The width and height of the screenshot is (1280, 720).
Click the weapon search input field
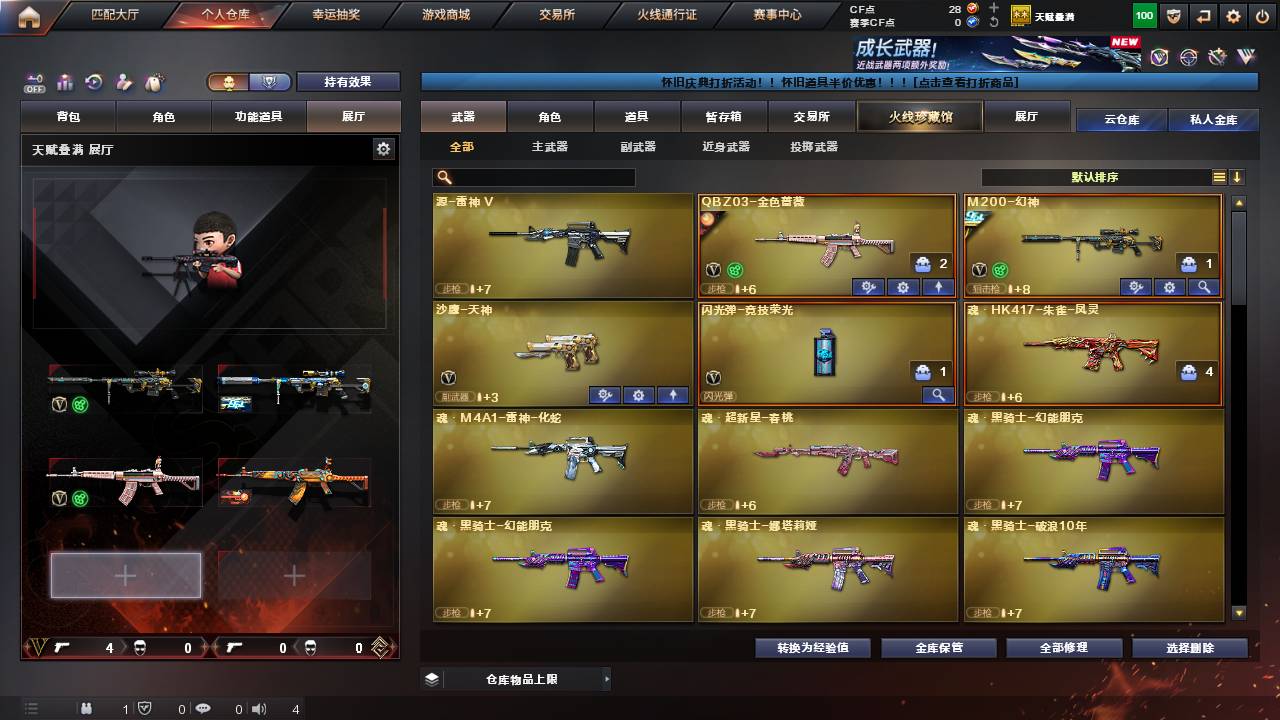pyautogui.click(x=550, y=177)
